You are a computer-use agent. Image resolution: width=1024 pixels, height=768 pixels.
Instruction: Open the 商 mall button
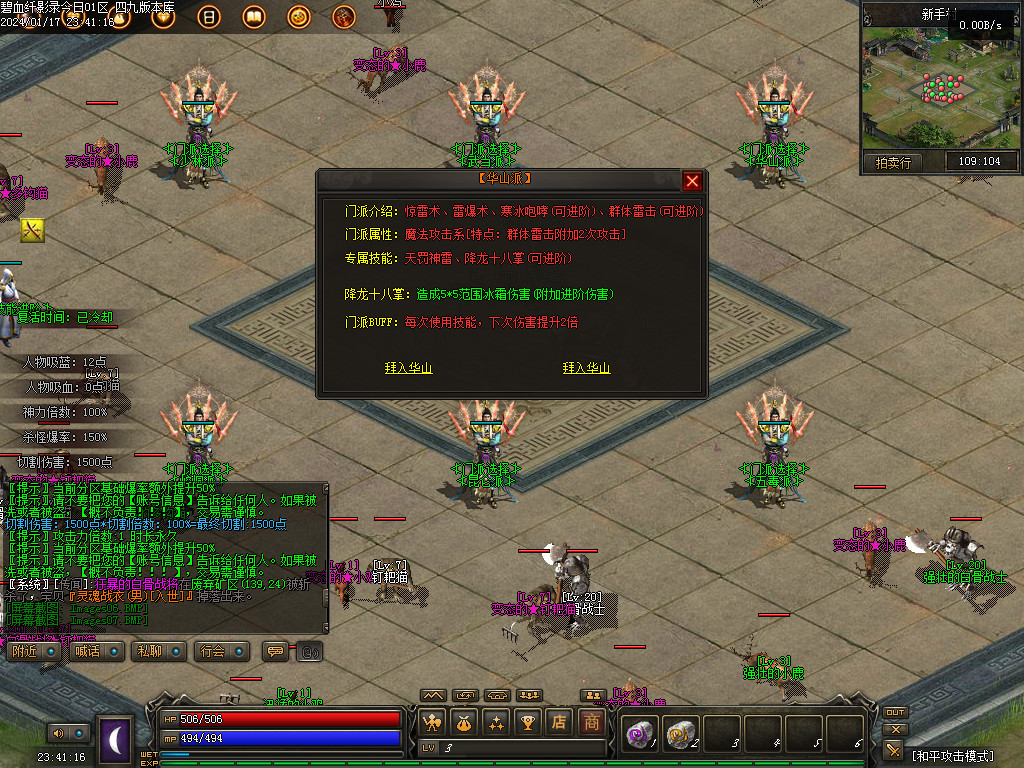pyautogui.click(x=593, y=721)
